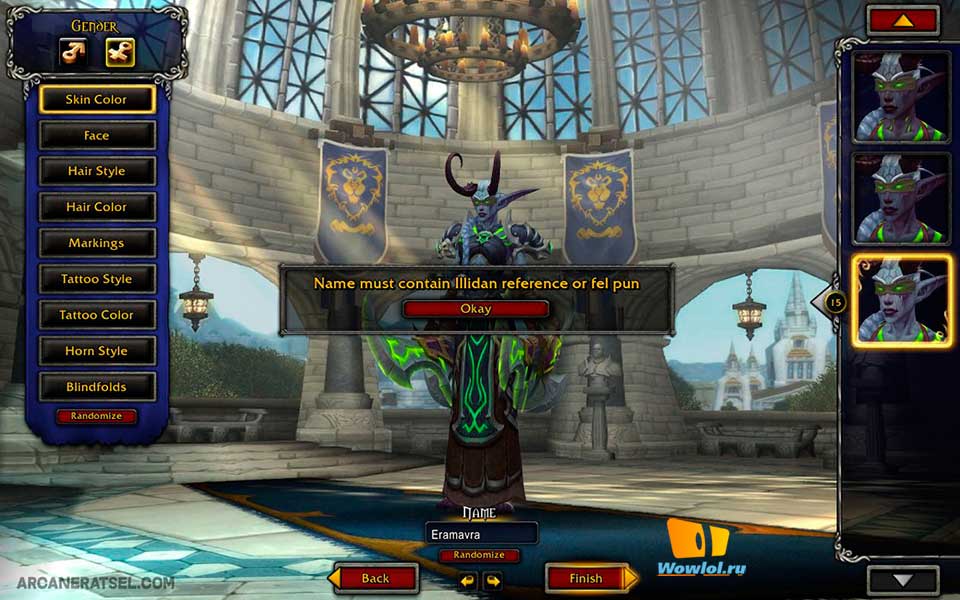Randomize the character appearance

pyautogui.click(x=97, y=416)
